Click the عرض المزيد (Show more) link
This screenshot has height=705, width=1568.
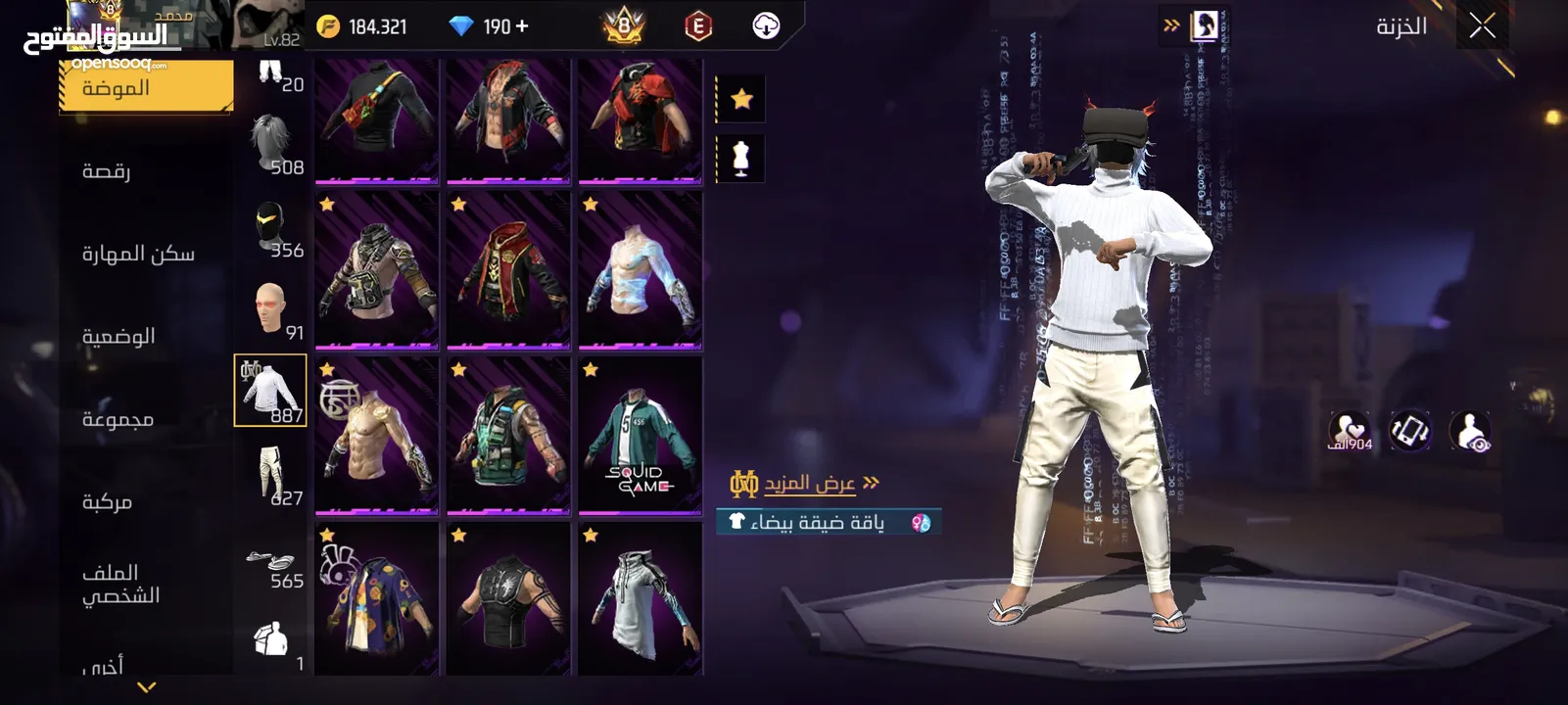pos(809,483)
